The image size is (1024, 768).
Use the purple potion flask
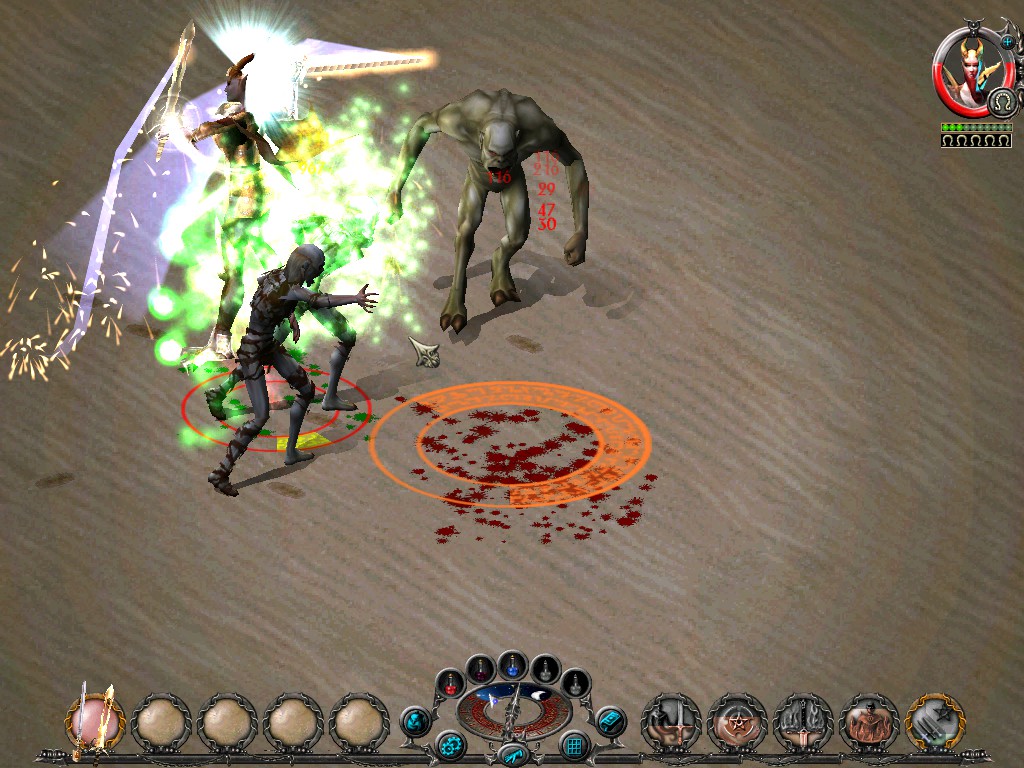[481, 667]
